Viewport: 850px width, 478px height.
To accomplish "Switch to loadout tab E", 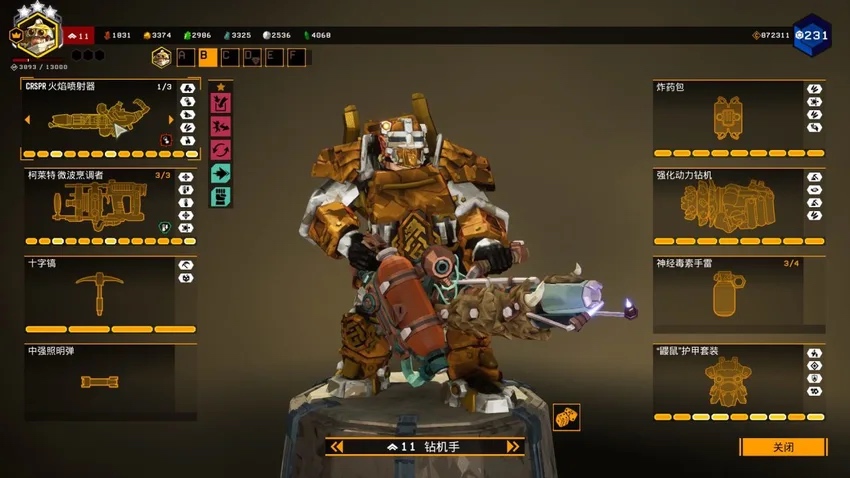I will point(273,57).
